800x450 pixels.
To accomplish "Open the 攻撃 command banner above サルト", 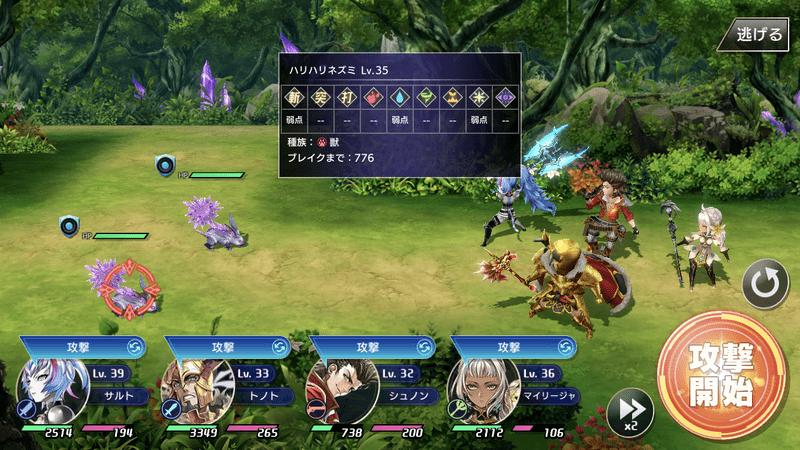I will pyautogui.click(x=82, y=346).
